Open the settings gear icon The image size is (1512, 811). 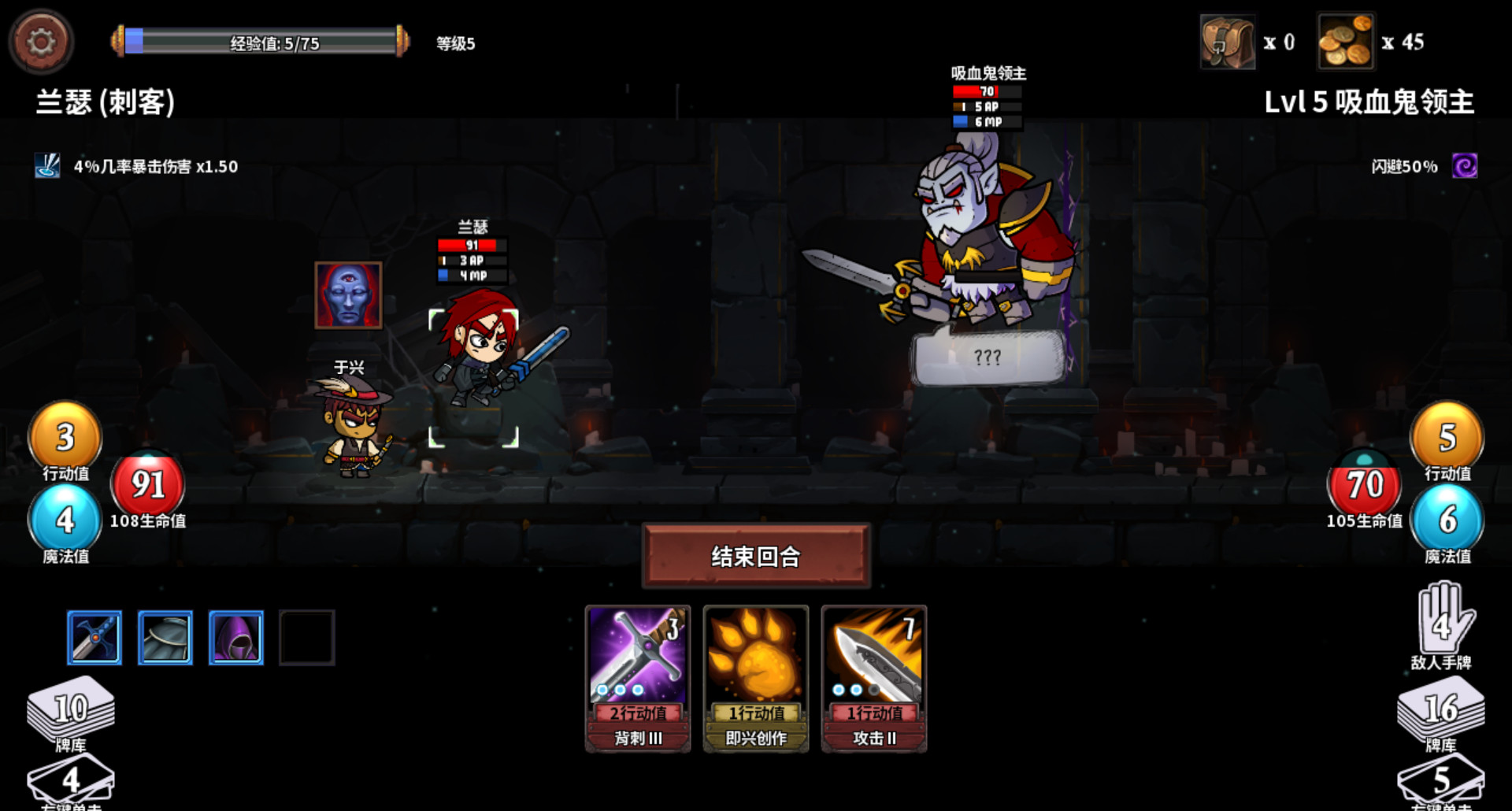[42, 41]
